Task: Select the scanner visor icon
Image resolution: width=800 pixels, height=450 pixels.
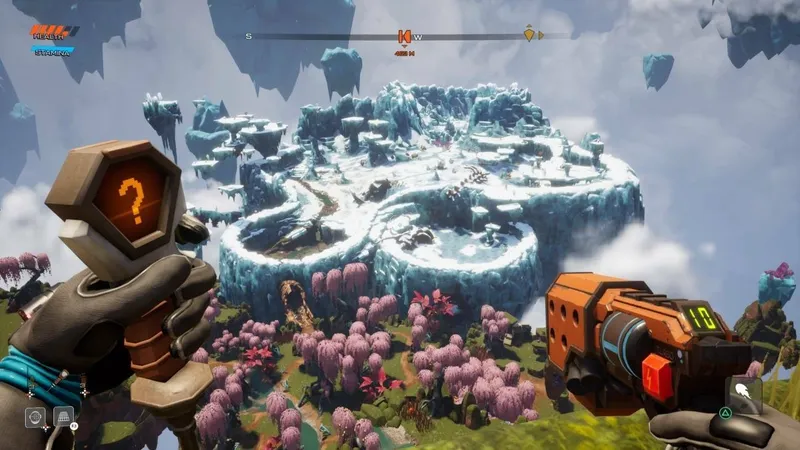Action: pos(35,417)
